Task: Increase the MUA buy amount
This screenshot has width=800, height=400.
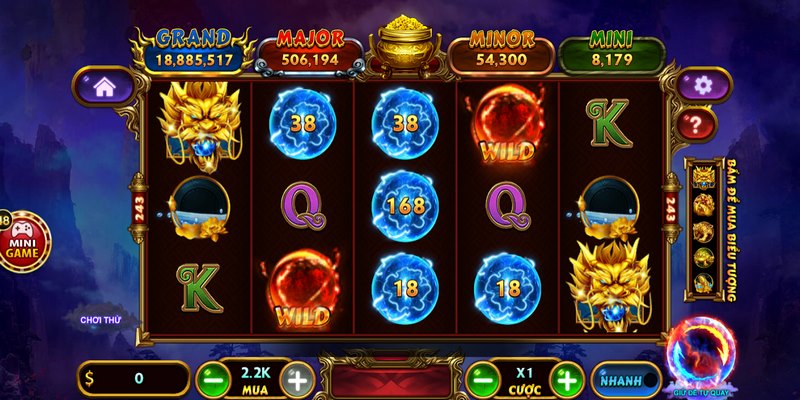Action: click(297, 380)
